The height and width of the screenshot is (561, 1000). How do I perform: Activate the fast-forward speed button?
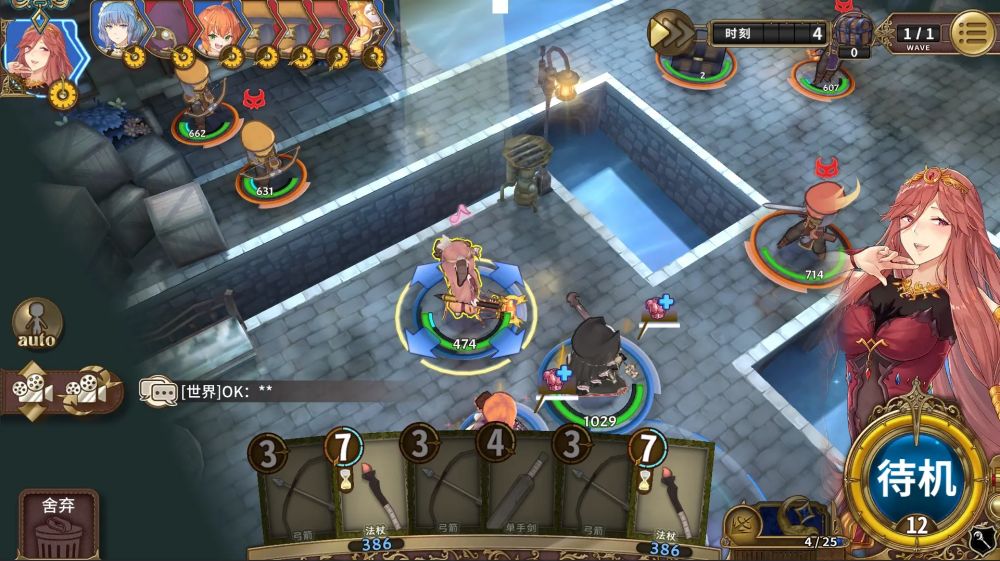point(672,33)
